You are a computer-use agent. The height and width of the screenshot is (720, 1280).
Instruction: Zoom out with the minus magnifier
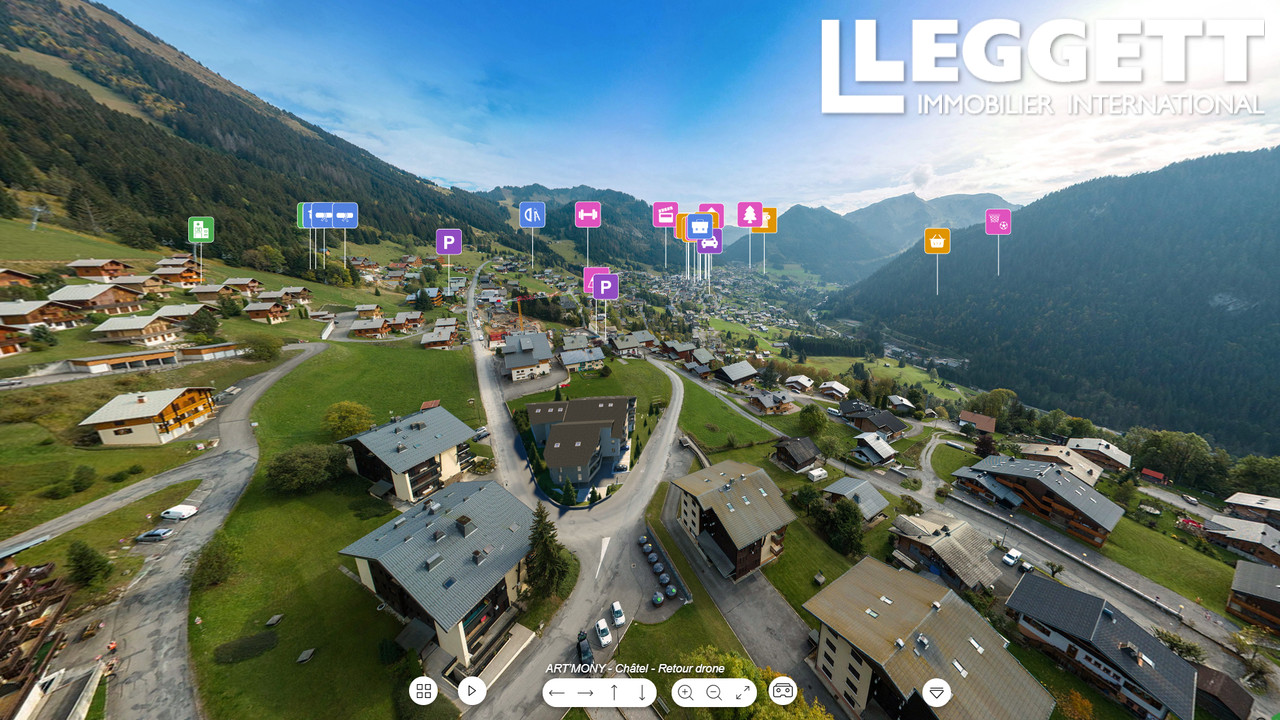pyautogui.click(x=714, y=692)
